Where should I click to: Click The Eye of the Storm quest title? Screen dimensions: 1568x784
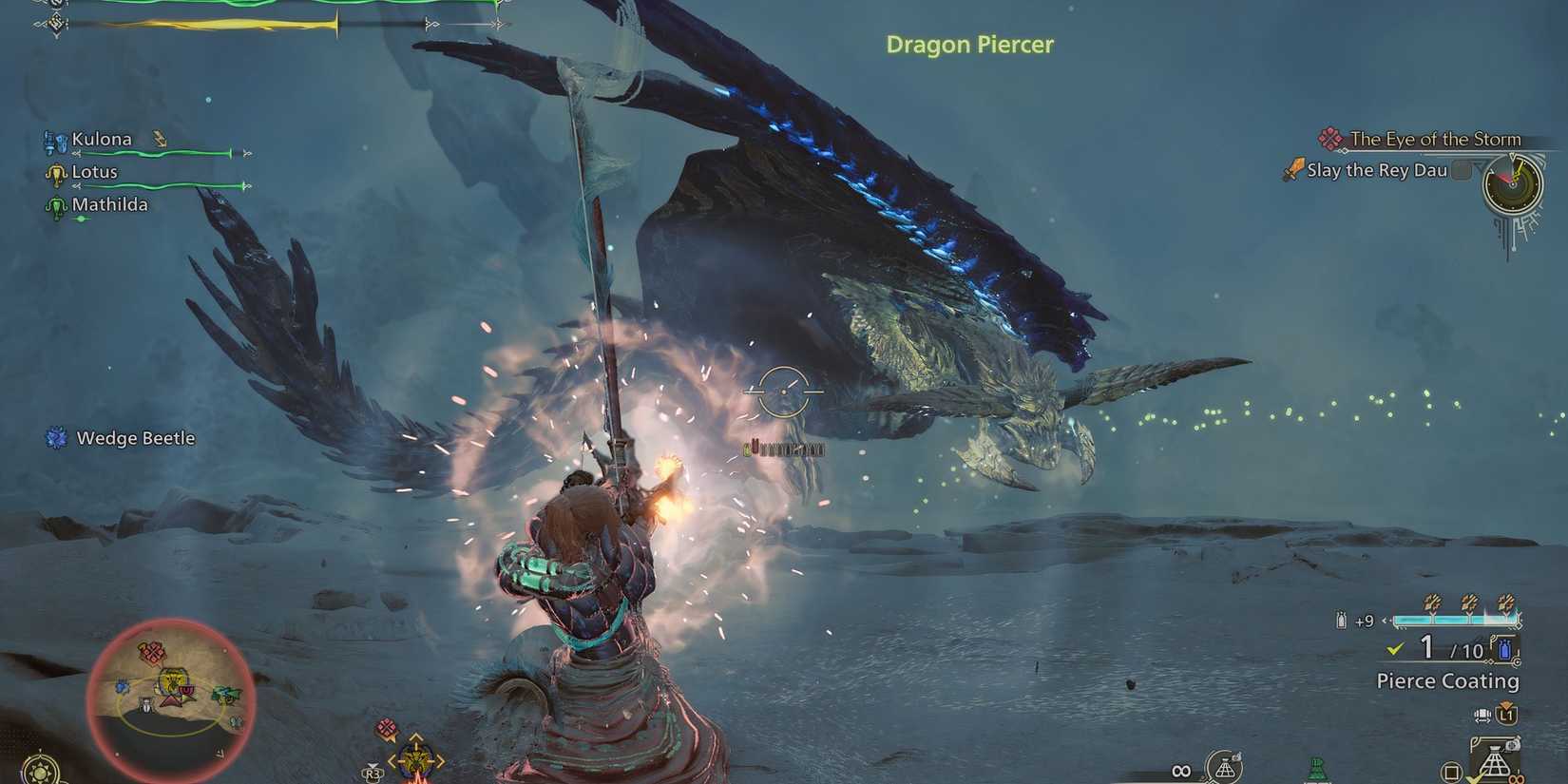tap(1437, 139)
